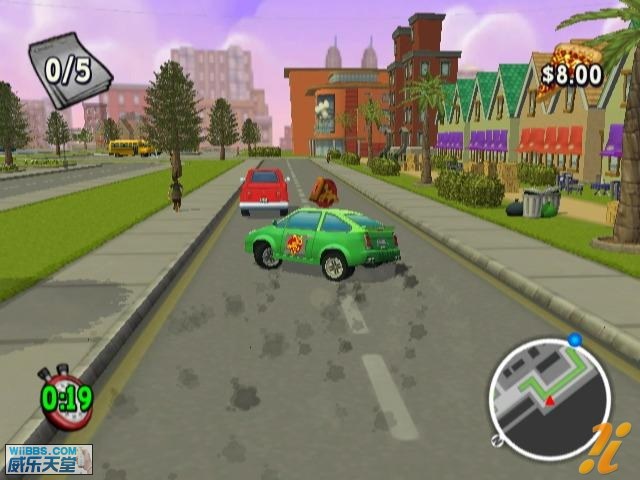Click the blue destination marker on minimap
The height and width of the screenshot is (480, 640).
point(575,341)
